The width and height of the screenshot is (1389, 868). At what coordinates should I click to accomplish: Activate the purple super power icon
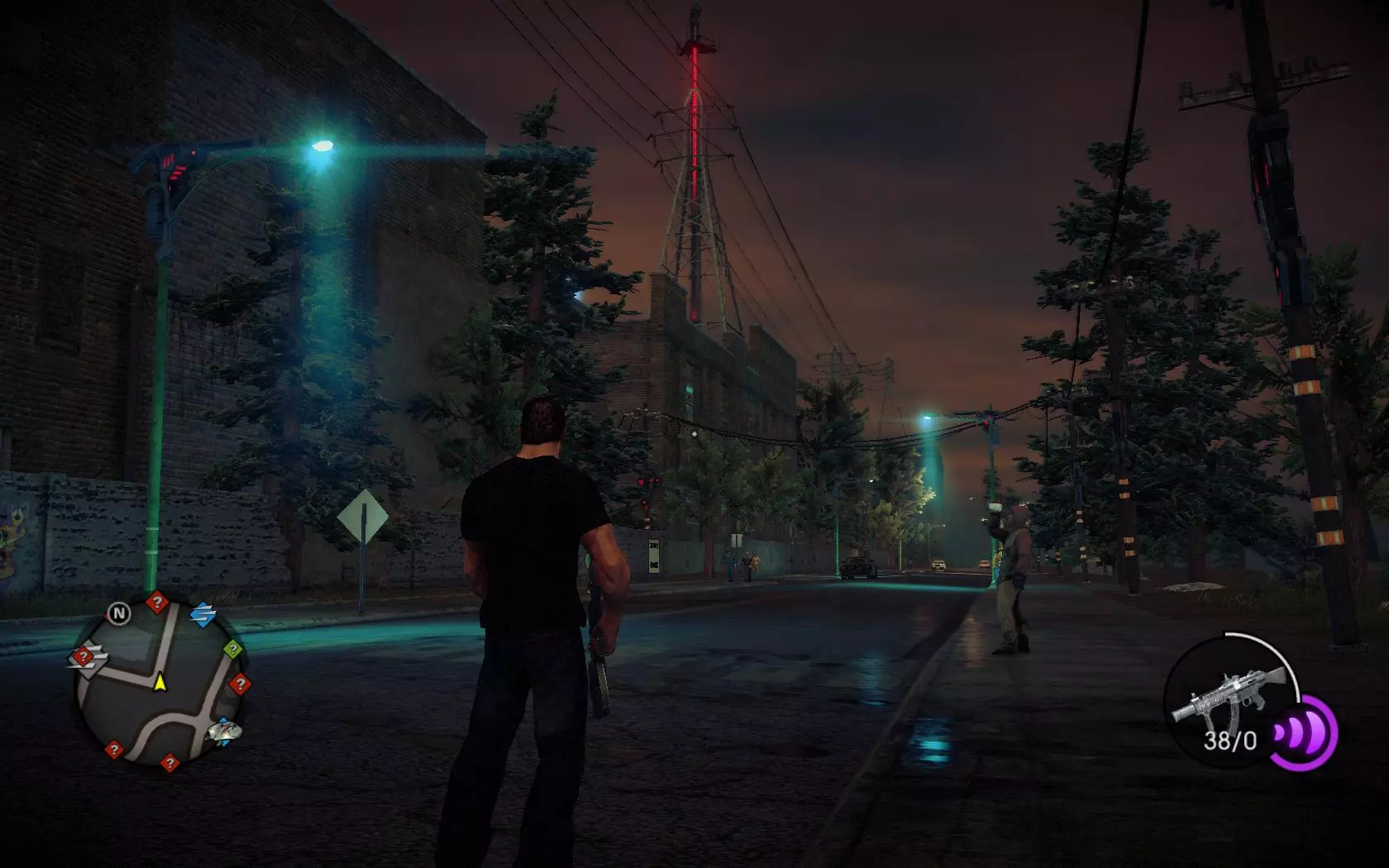point(1305,732)
